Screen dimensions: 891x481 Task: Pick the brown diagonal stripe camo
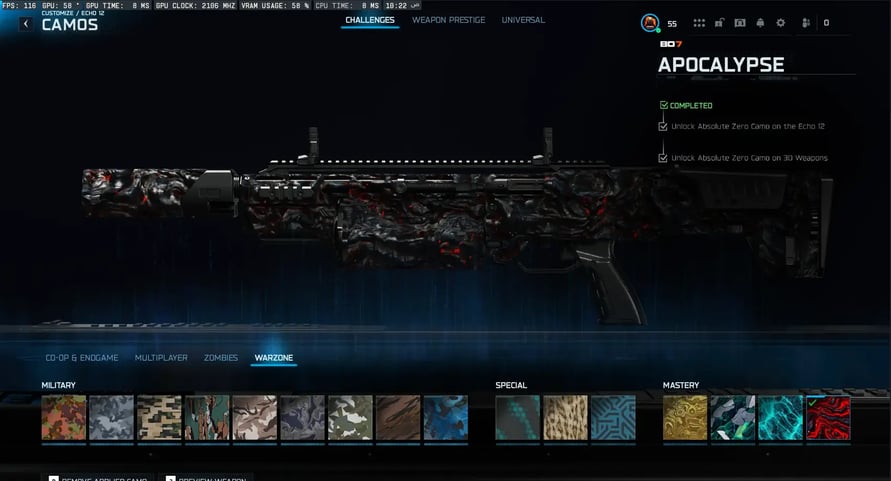point(397,417)
